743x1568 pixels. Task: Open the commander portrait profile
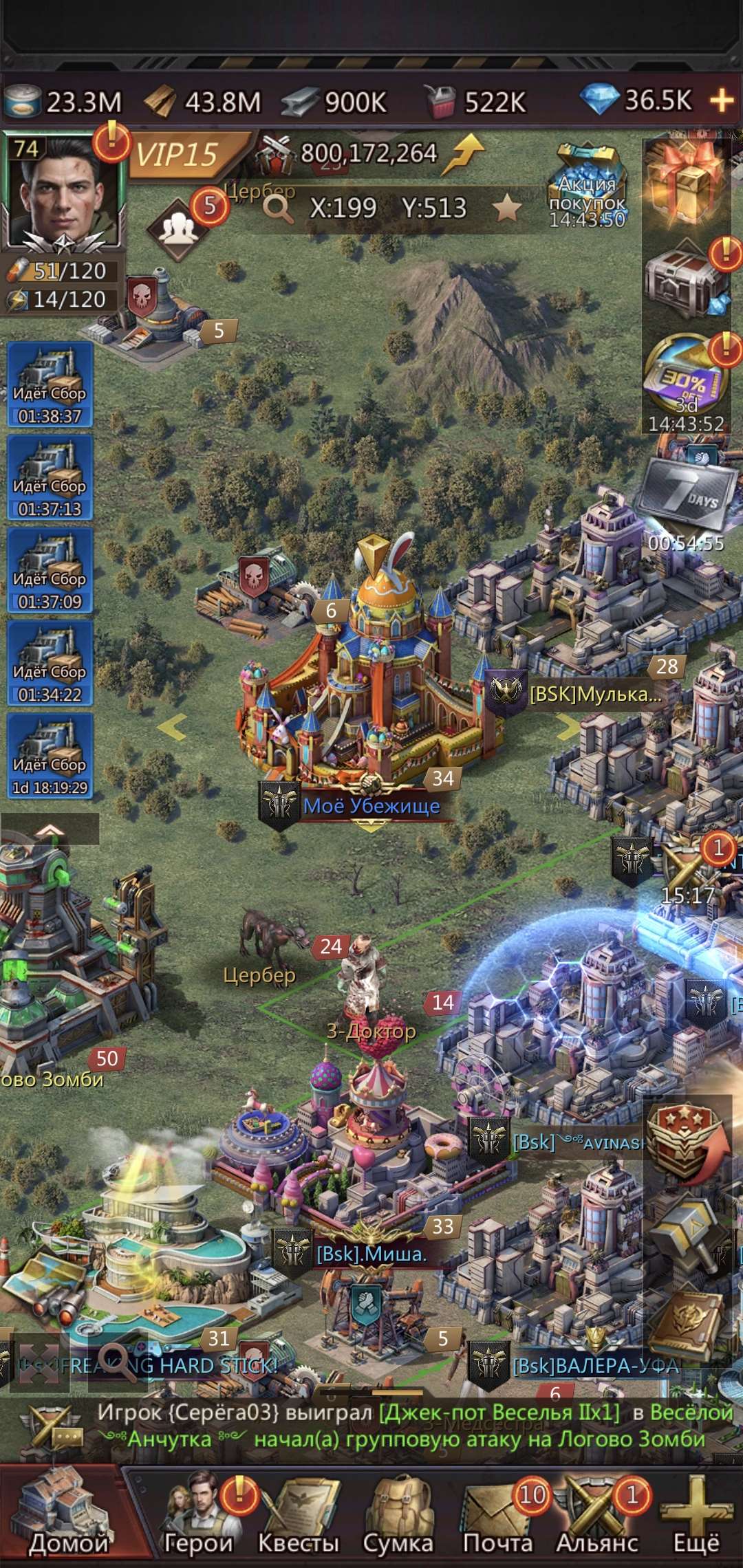pyautogui.click(x=62, y=194)
